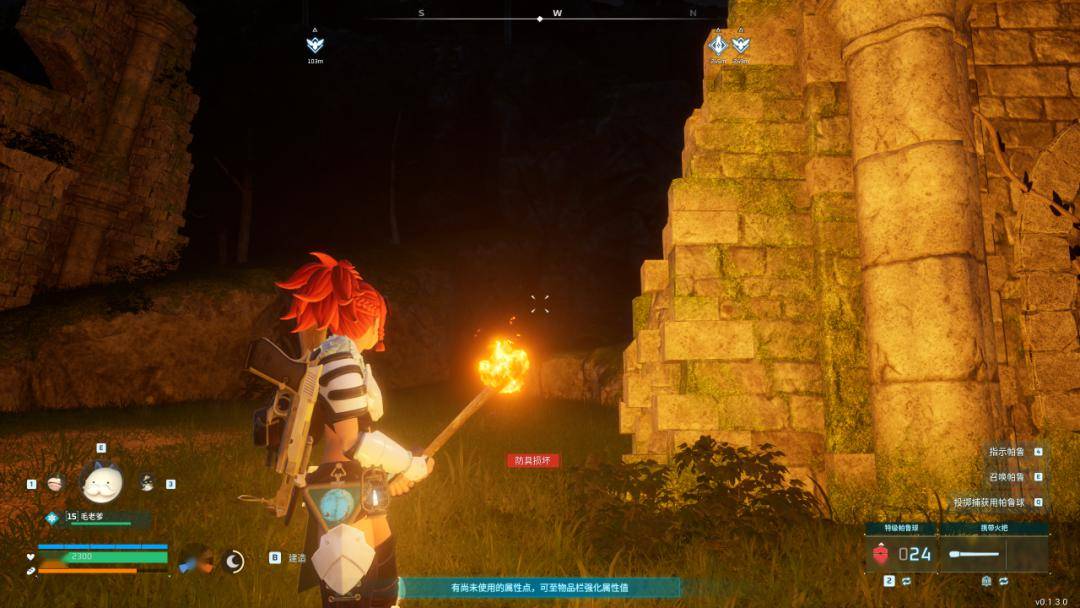The height and width of the screenshot is (608, 1080).
Task: Select the Pal sphere slot showing 024
Action: pos(902,553)
